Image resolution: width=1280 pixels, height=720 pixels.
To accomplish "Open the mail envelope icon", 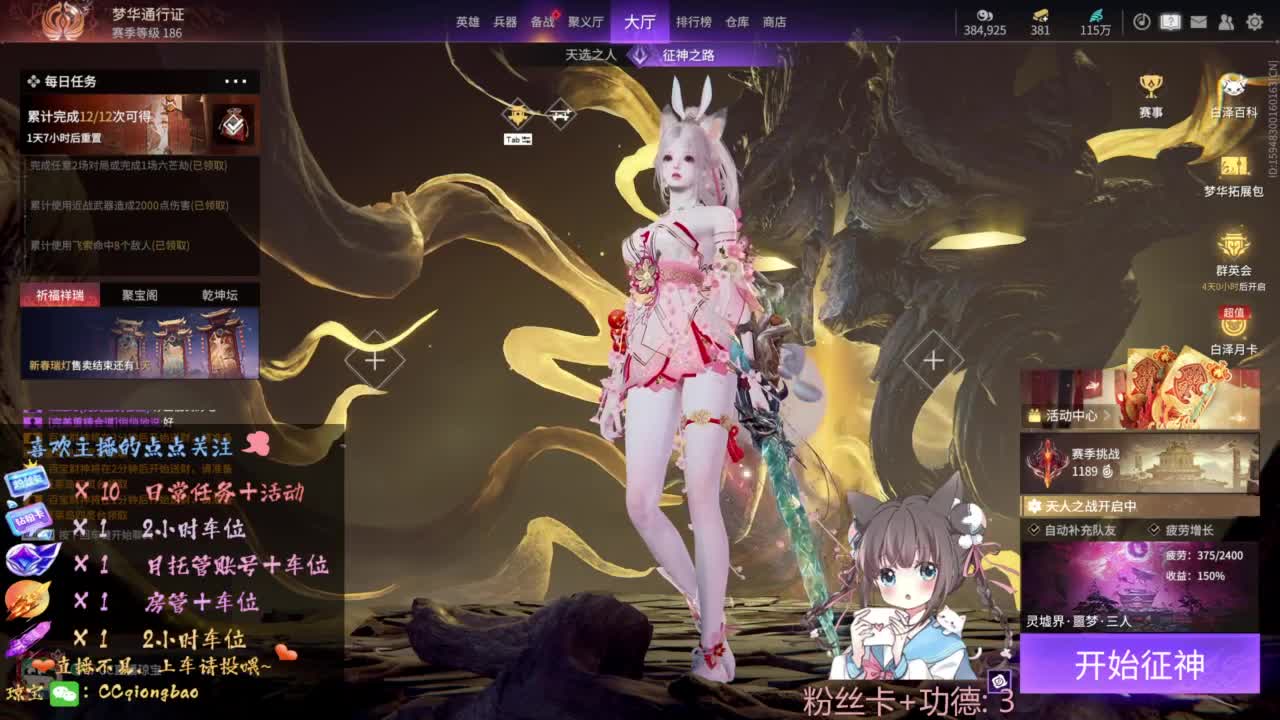I will (1198, 20).
